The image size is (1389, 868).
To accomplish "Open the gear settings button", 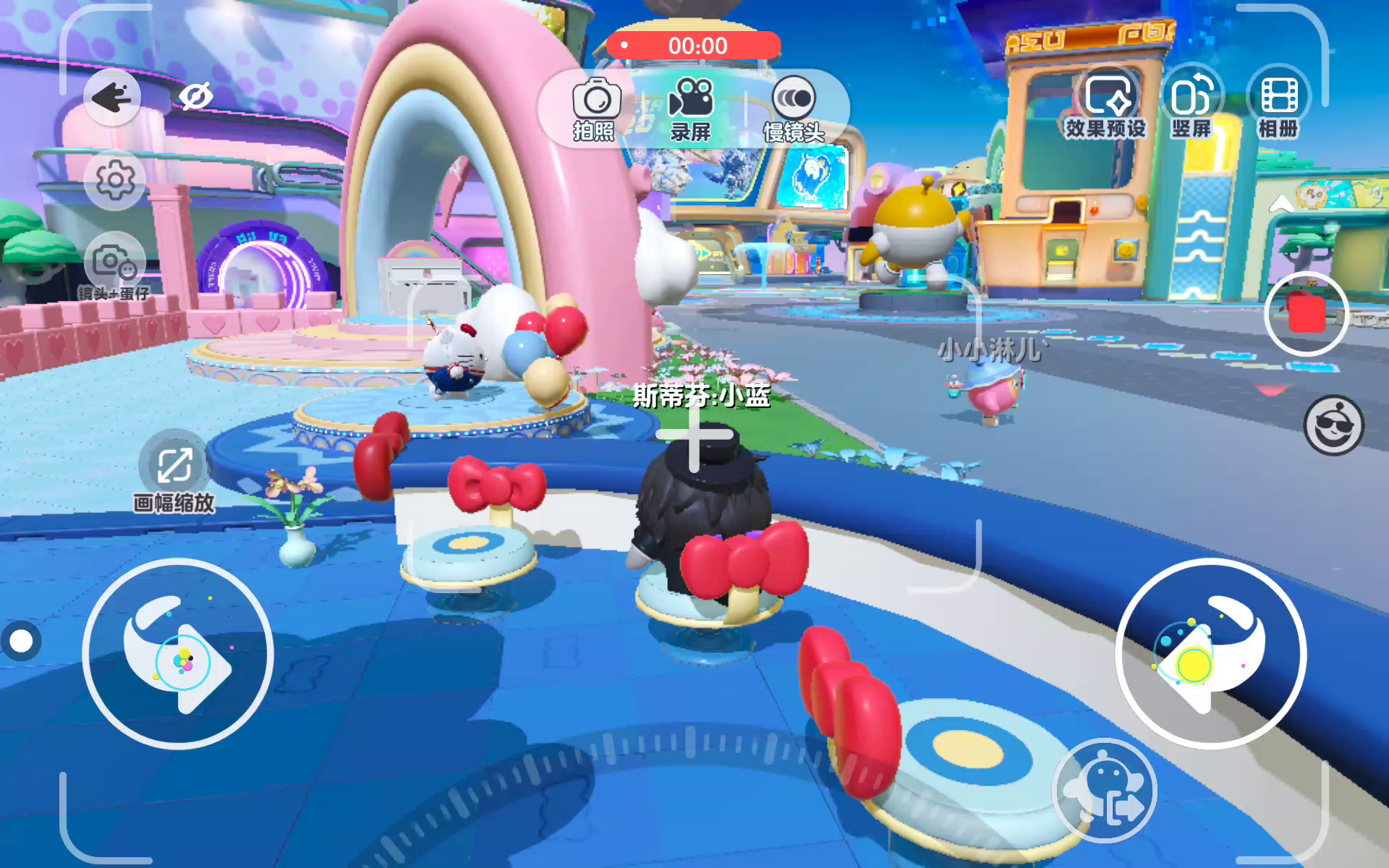I will pyautogui.click(x=115, y=180).
